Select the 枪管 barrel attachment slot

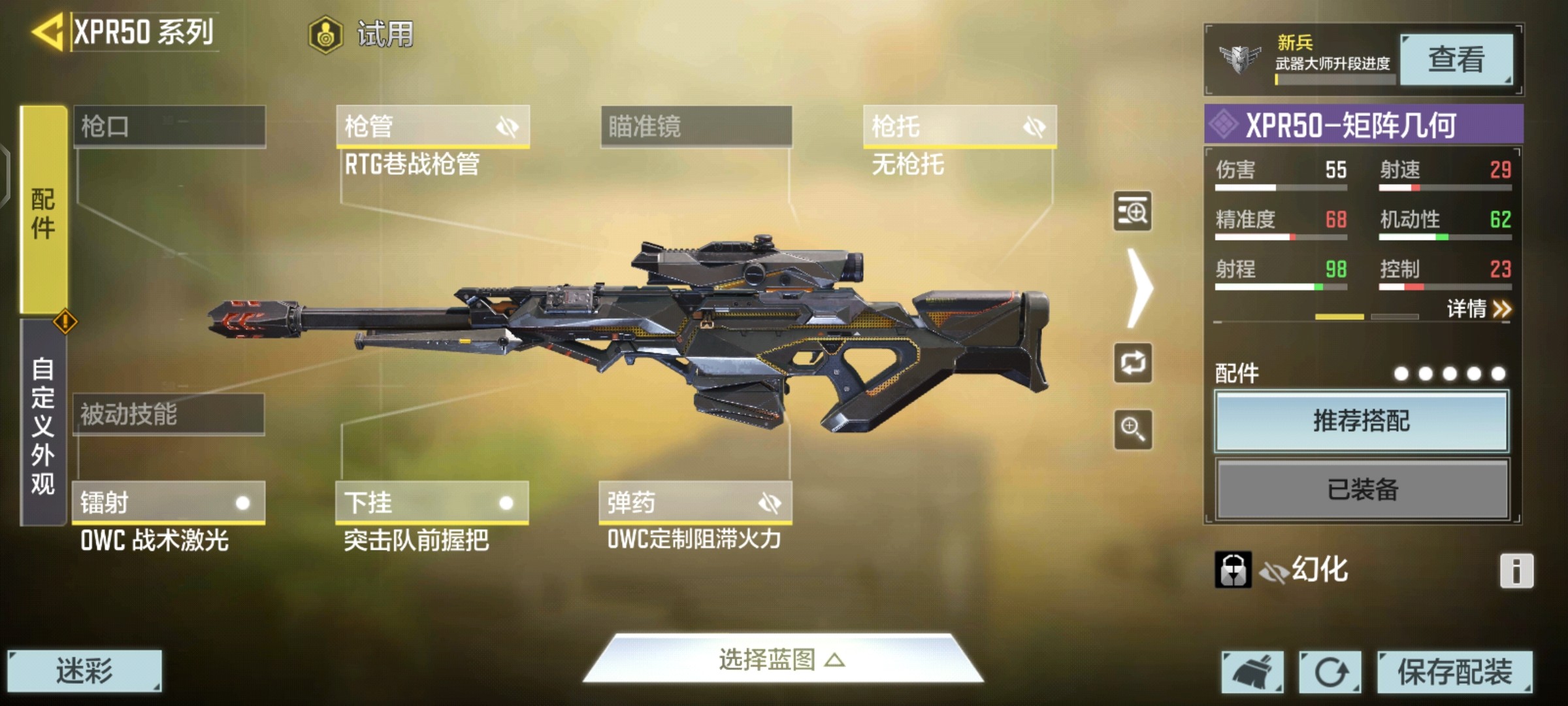[432, 126]
